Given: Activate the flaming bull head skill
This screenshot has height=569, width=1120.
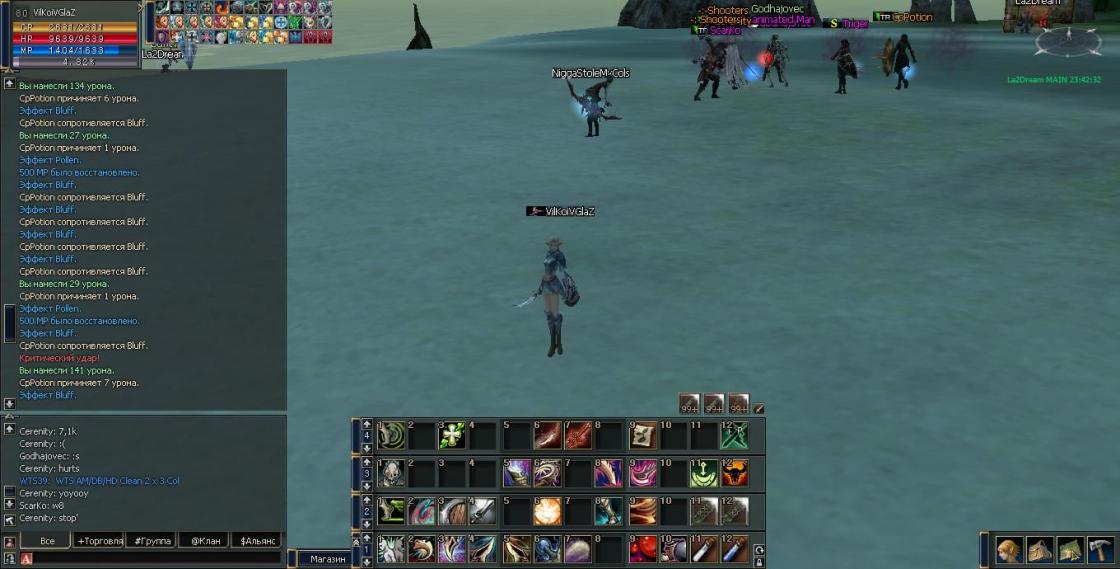Looking at the screenshot, I should [x=735, y=473].
